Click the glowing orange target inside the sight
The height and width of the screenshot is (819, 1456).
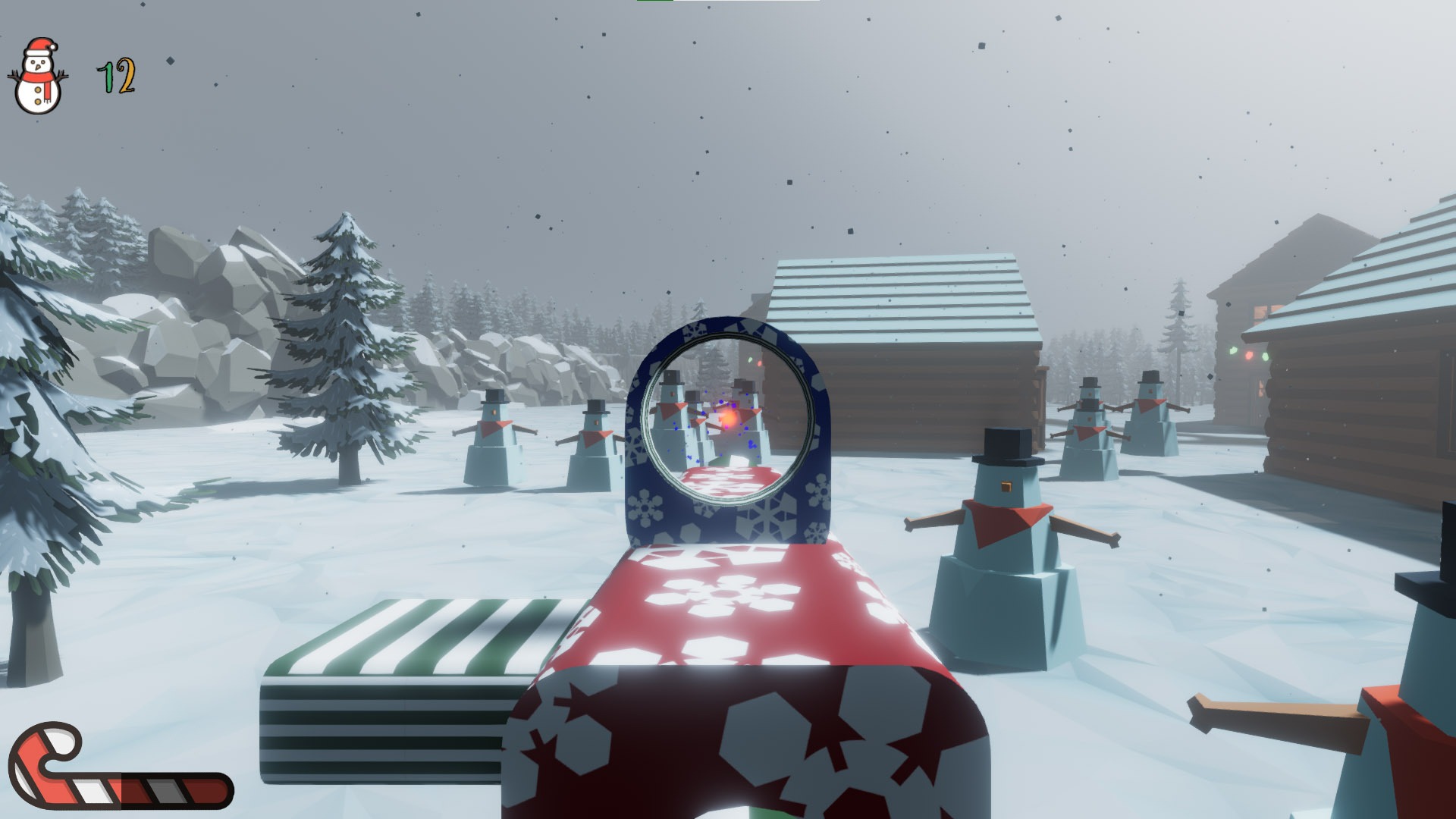(x=730, y=416)
